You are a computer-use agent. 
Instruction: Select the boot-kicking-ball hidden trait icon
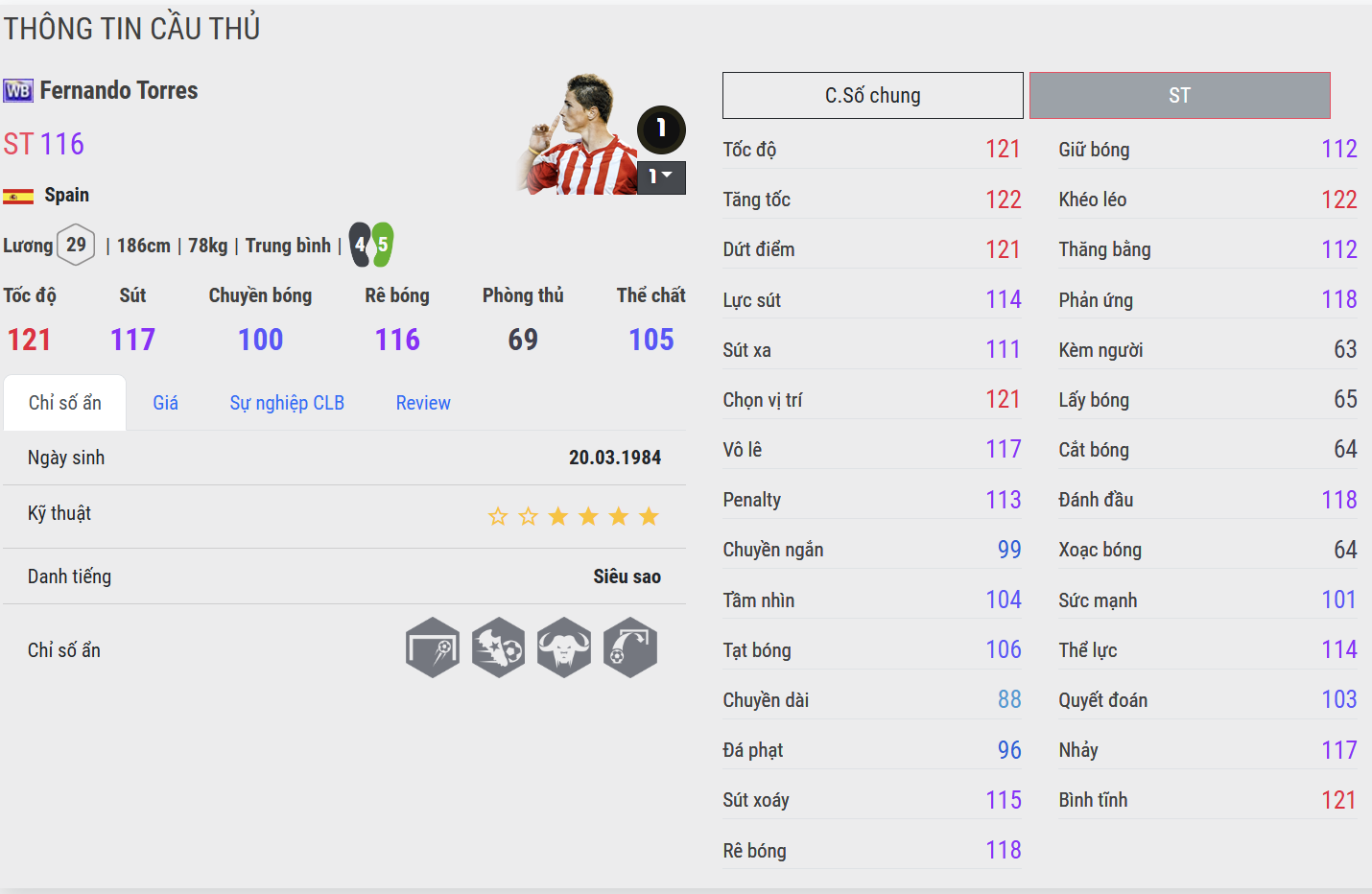point(499,647)
